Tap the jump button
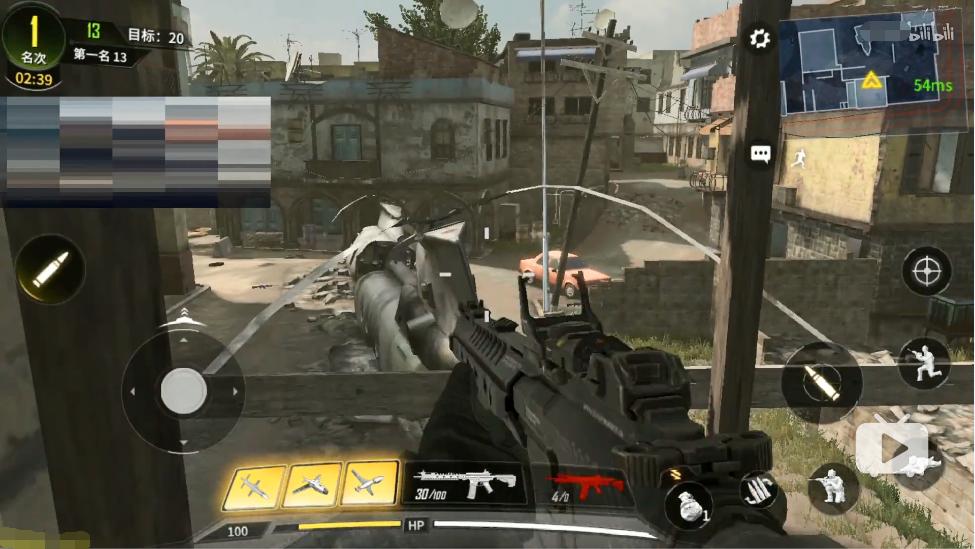This screenshot has width=975, height=549. pos(922,363)
